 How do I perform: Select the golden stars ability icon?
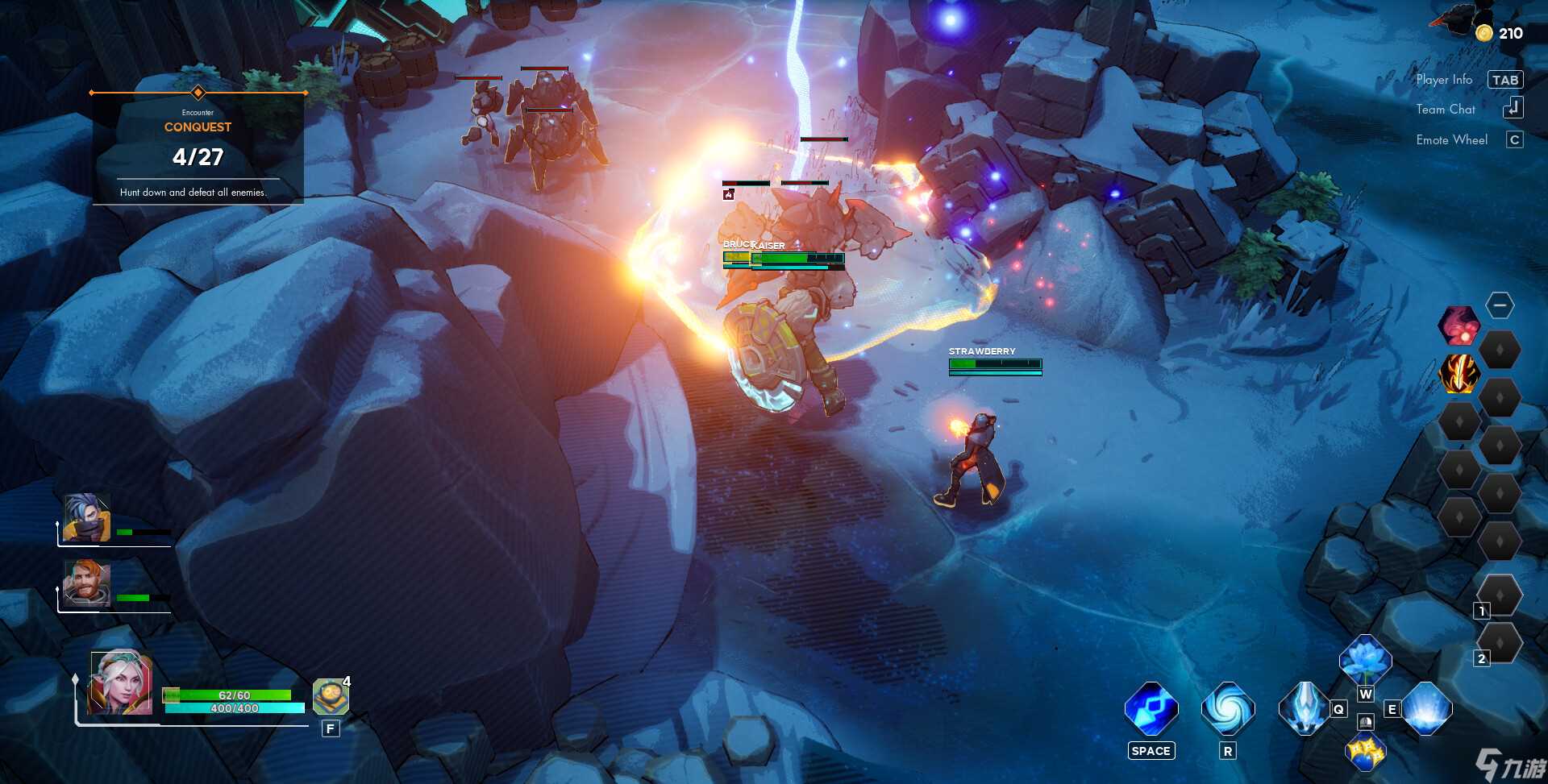pos(1364,751)
